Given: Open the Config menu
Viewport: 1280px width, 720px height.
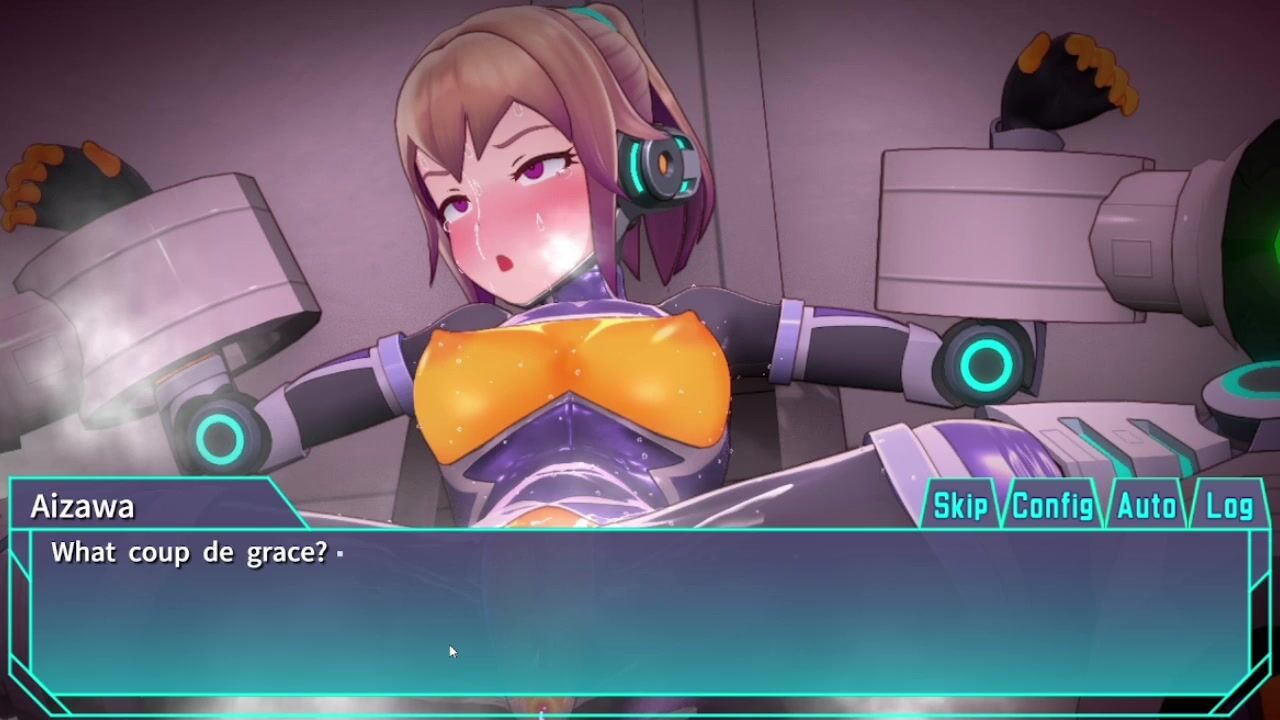Looking at the screenshot, I should [1052, 506].
